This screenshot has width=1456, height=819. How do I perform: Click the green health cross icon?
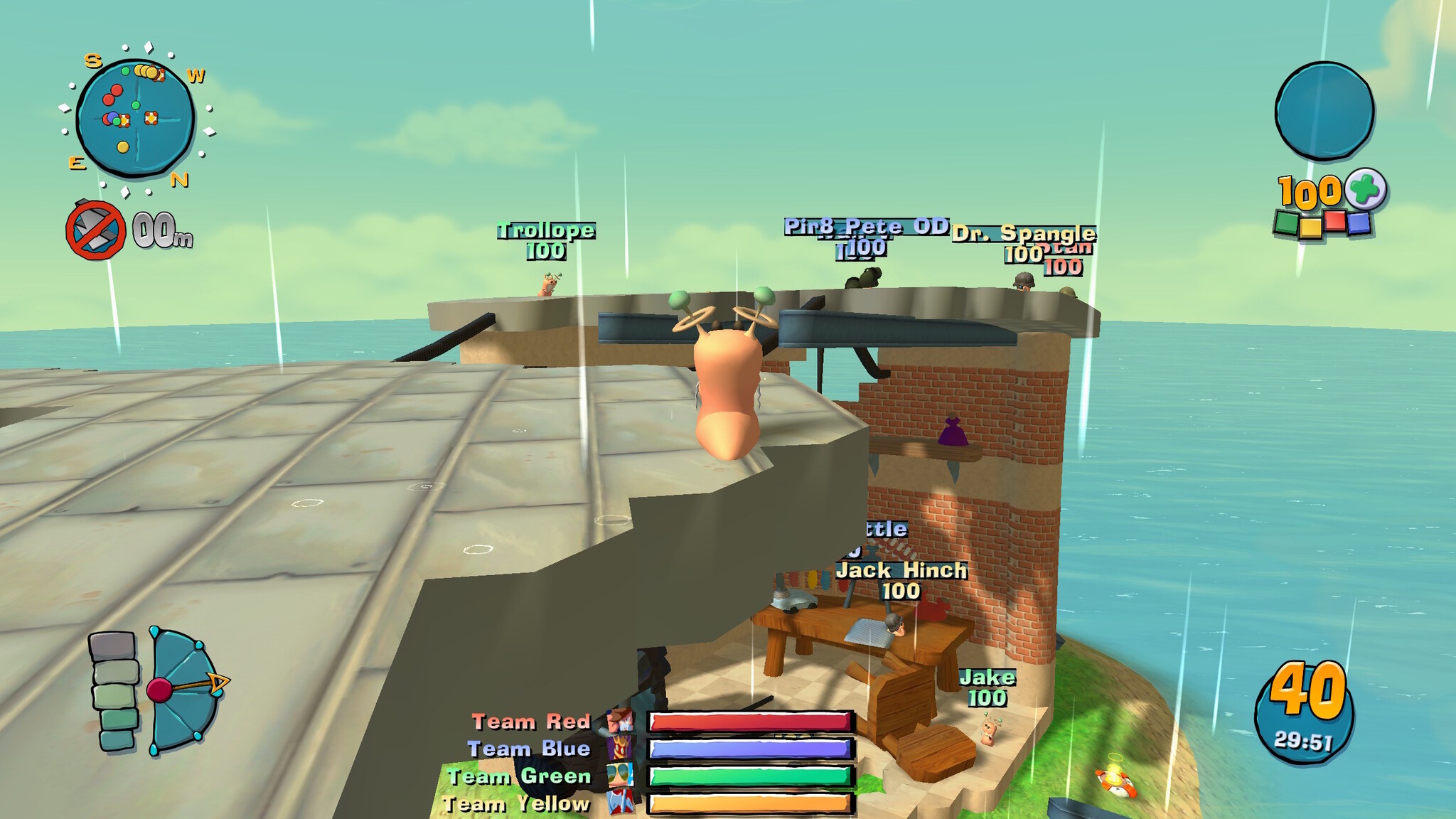1366,189
